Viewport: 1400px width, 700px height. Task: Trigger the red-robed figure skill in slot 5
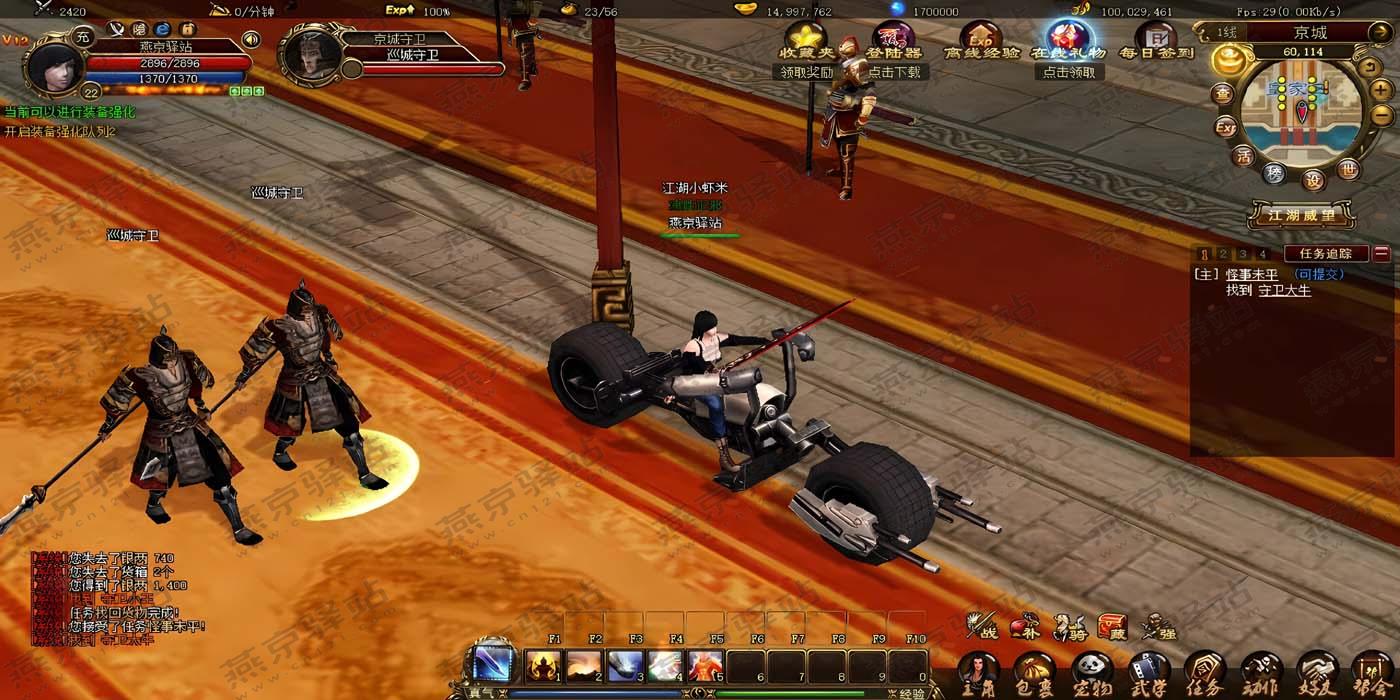click(x=706, y=666)
